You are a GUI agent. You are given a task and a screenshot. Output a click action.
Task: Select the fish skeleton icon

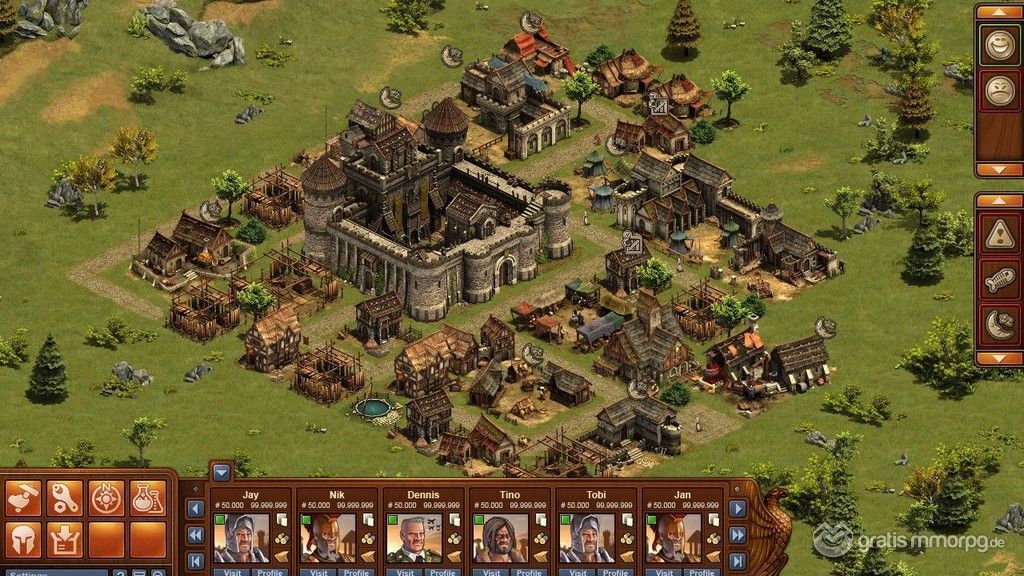click(x=998, y=280)
